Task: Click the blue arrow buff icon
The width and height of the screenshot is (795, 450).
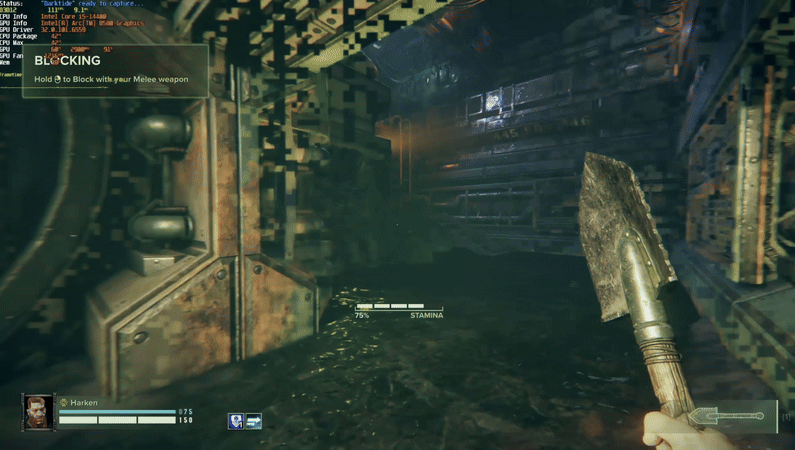Action: (x=253, y=422)
